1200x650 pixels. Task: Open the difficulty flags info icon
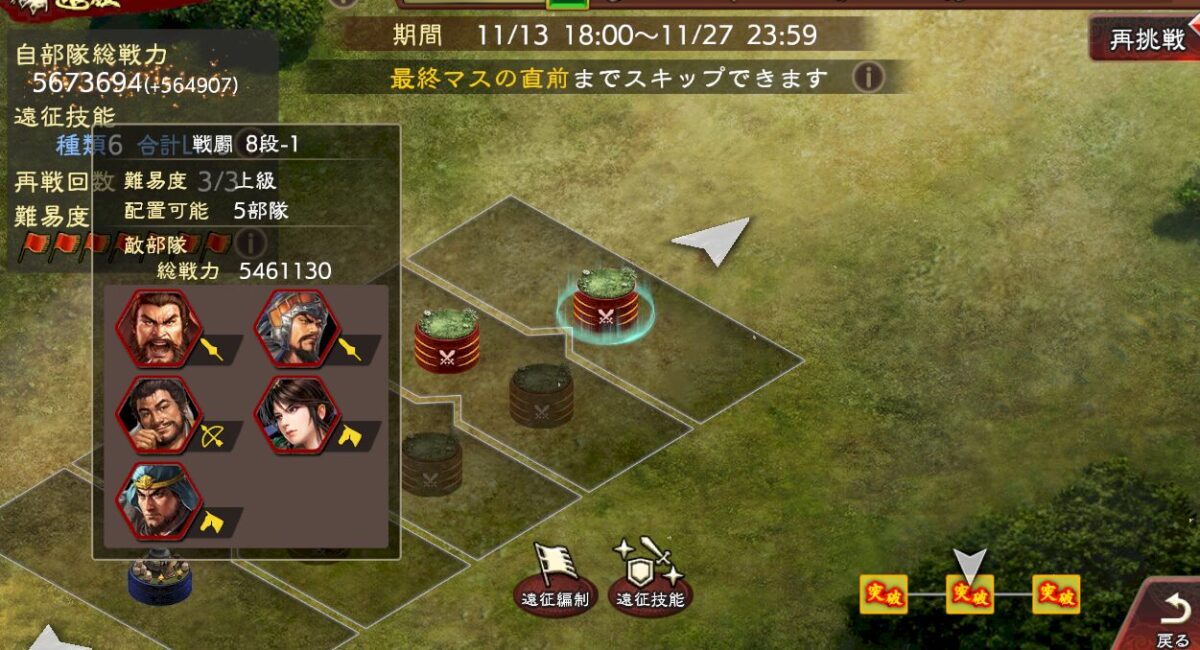coord(250,242)
